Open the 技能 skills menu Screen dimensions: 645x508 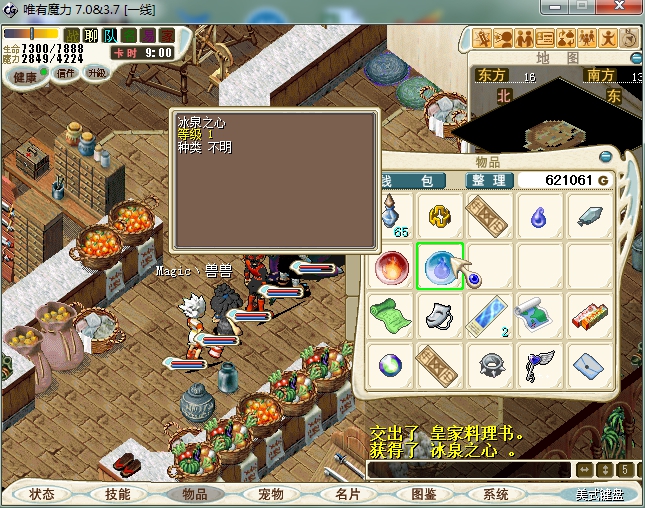117,494
